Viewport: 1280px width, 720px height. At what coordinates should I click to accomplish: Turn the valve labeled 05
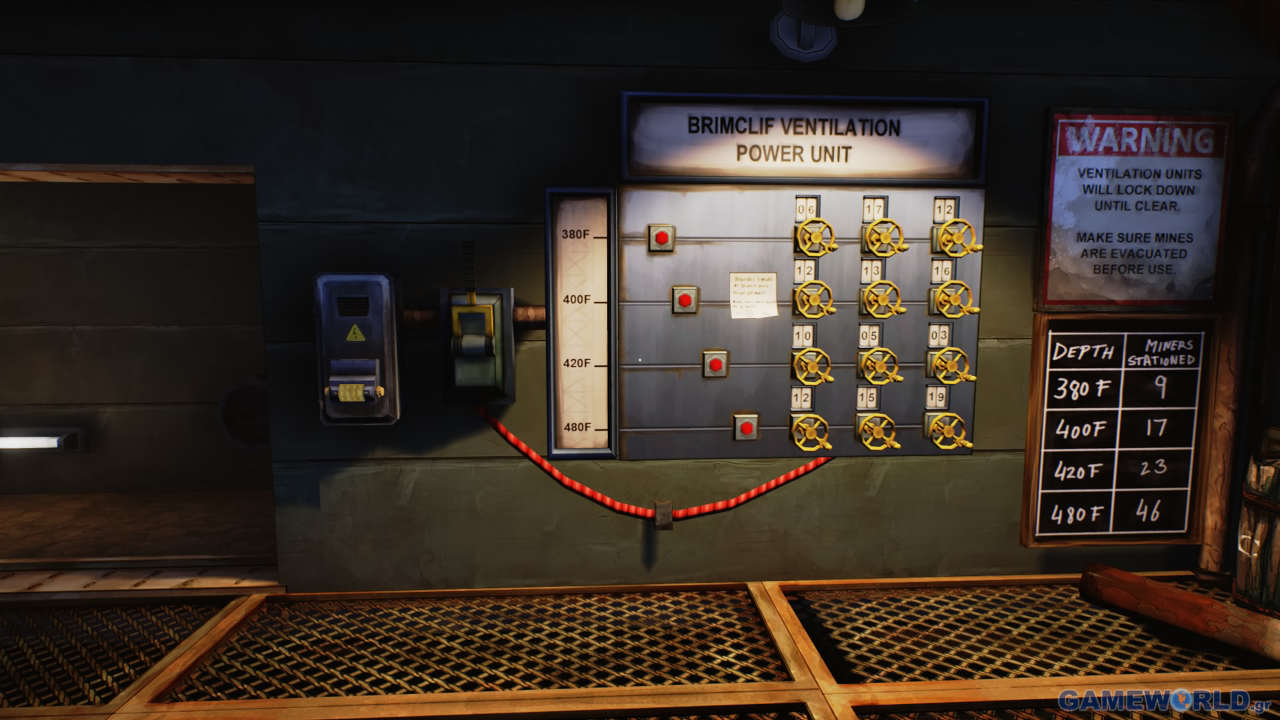[x=879, y=365]
